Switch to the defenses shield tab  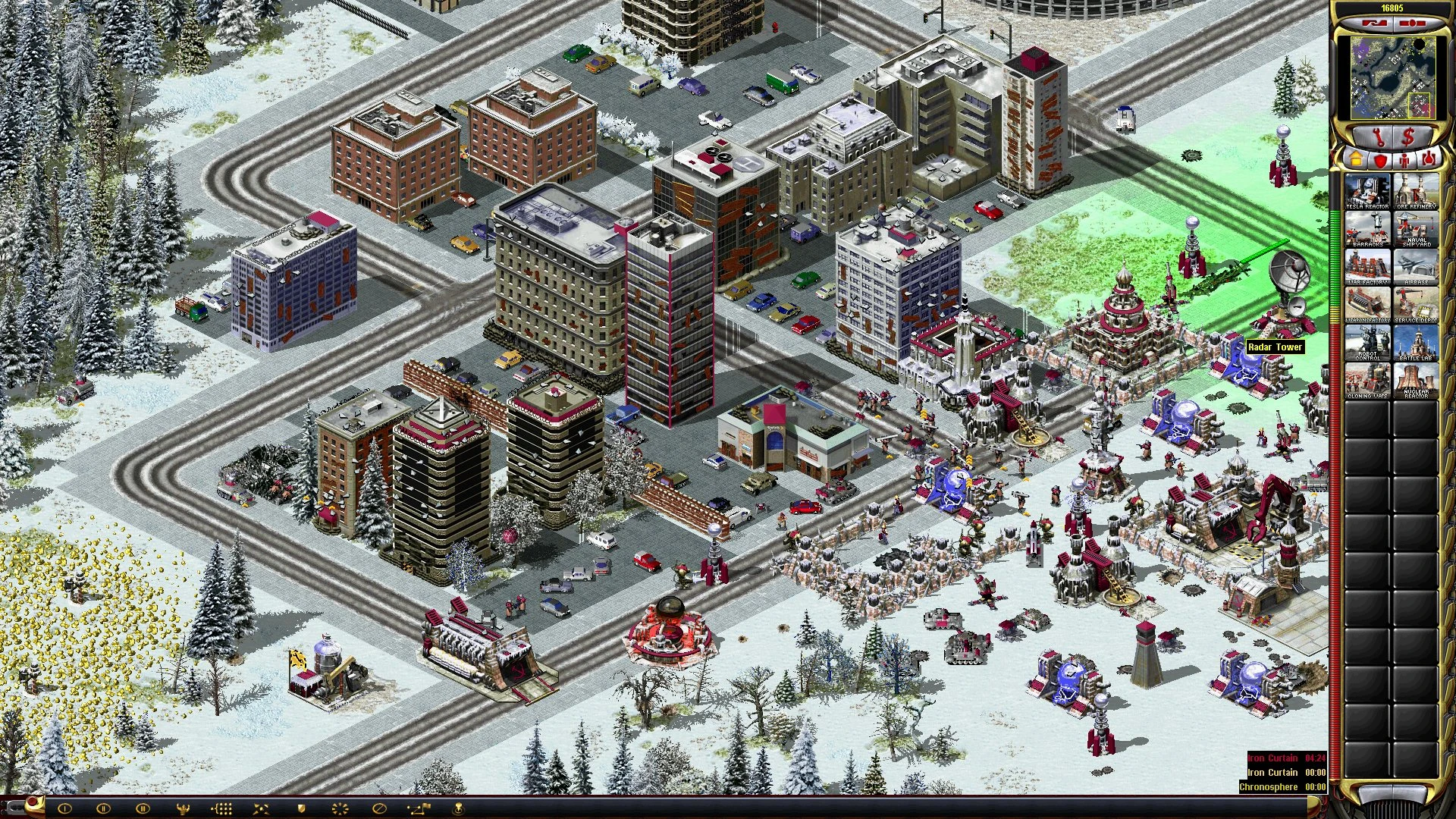[1379, 160]
